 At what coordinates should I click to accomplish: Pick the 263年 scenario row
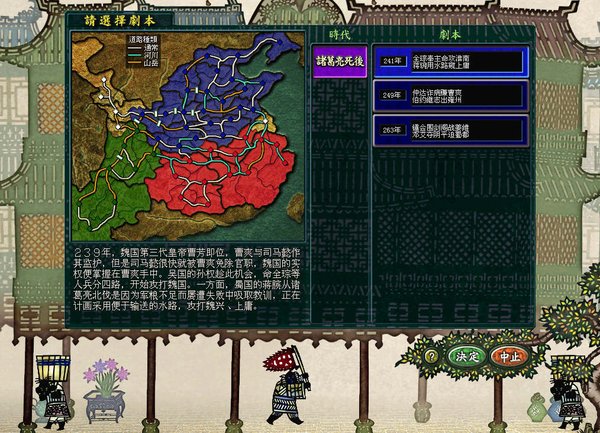[450, 129]
